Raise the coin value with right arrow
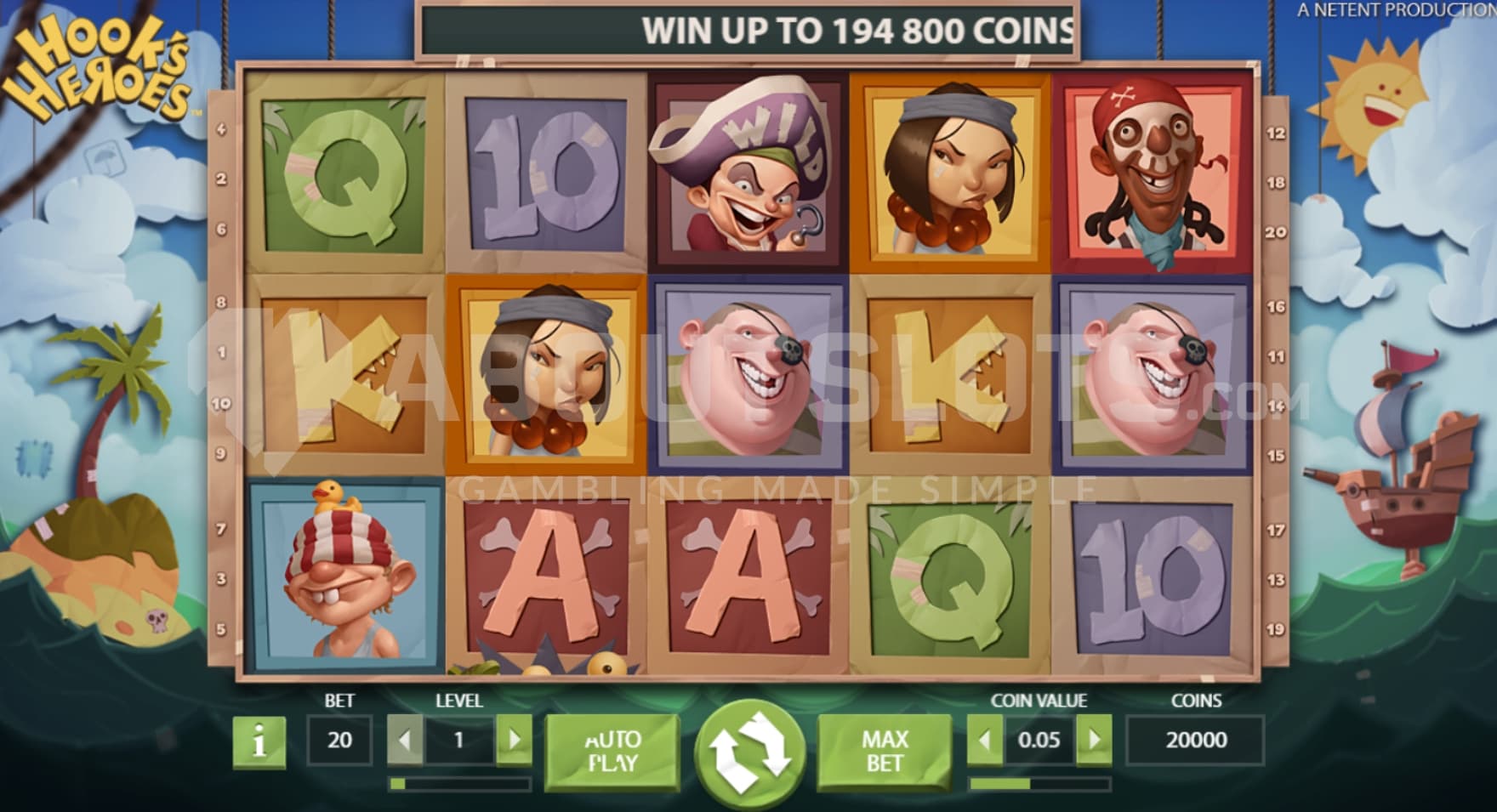 coord(1094,740)
